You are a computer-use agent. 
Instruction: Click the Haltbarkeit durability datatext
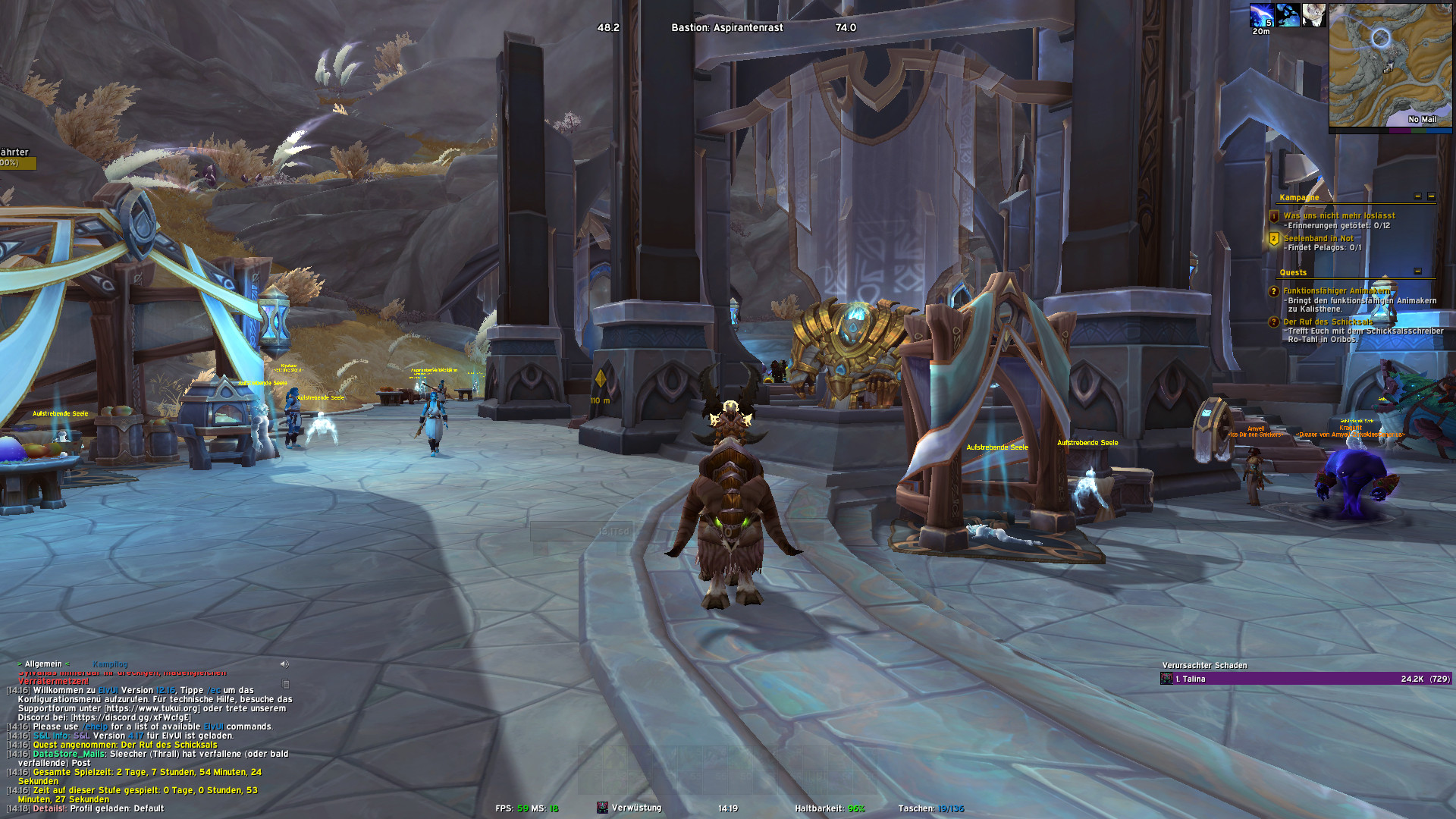click(x=830, y=808)
